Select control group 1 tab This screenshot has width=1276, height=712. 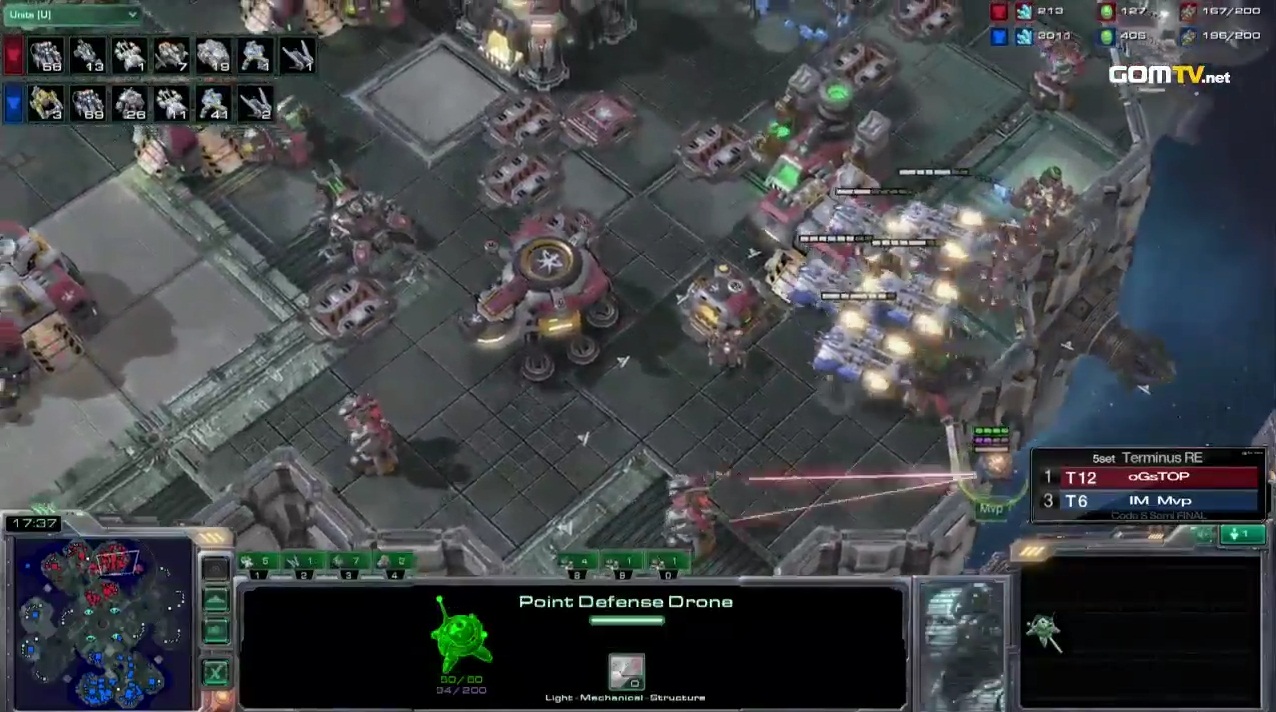click(x=259, y=564)
